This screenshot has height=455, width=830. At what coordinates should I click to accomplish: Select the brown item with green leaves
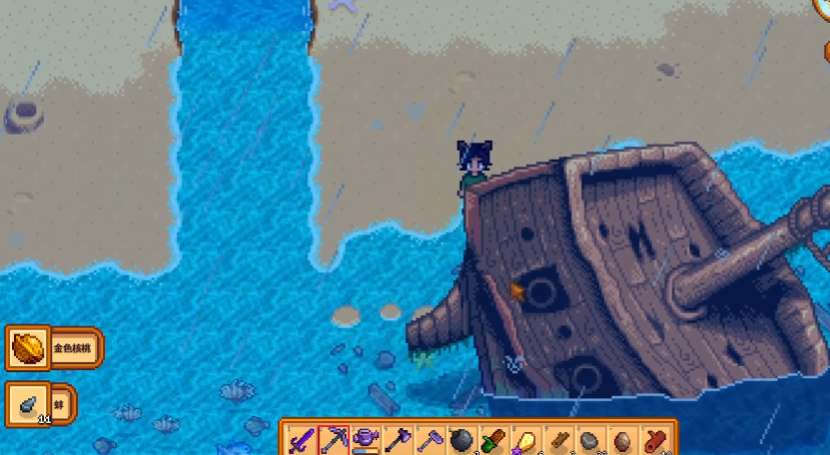[495, 440]
